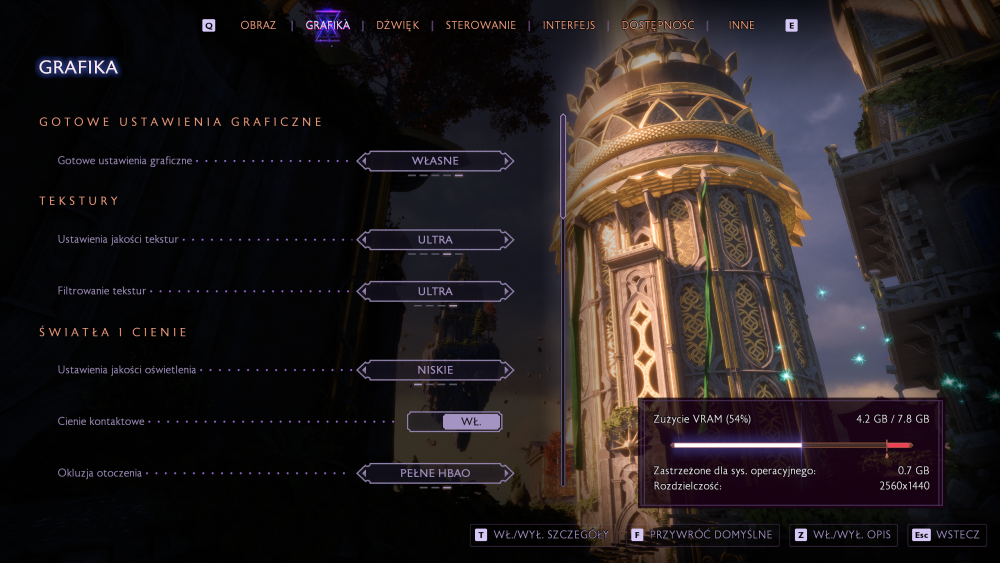Click right arrow on Gotowe ustawienia graficzne

509,160
